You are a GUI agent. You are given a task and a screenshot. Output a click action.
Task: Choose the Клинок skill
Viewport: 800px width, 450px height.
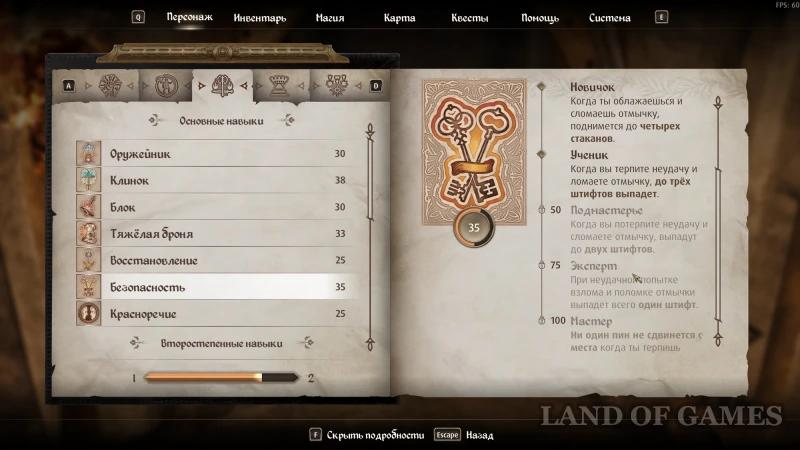(x=210, y=181)
